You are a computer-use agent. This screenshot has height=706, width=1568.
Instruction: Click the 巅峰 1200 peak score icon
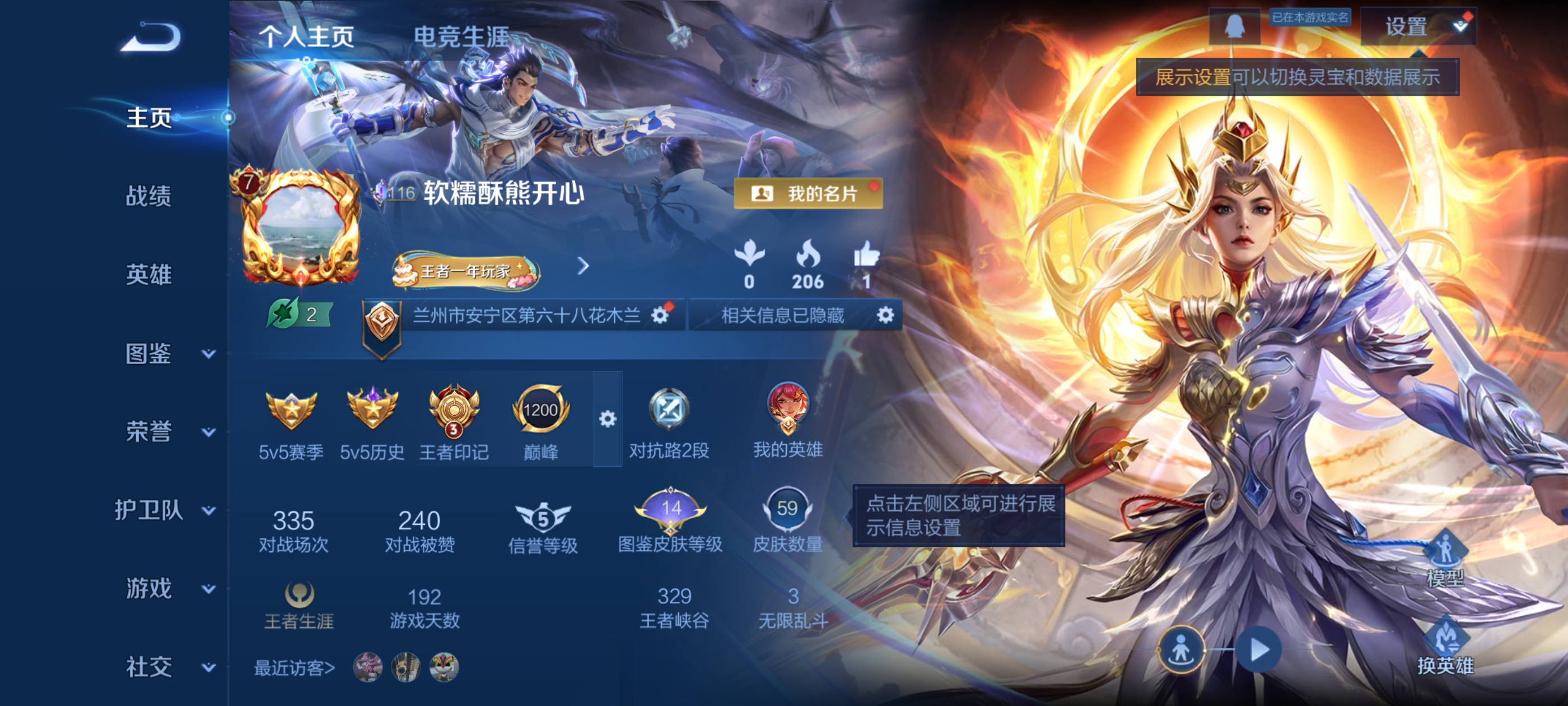coord(540,410)
